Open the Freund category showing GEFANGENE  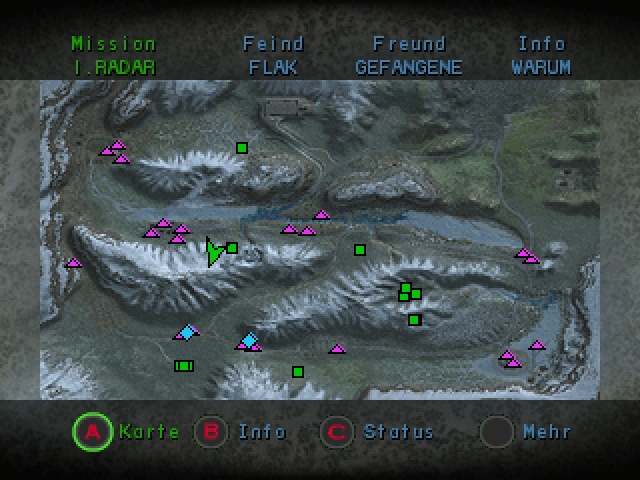point(408,56)
